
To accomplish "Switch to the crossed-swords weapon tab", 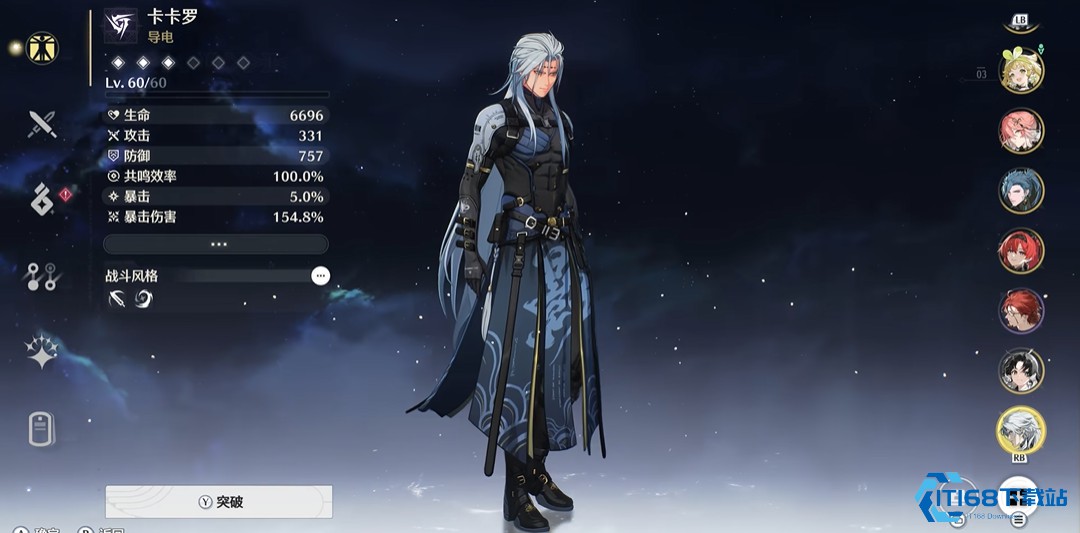I will click(x=42, y=124).
